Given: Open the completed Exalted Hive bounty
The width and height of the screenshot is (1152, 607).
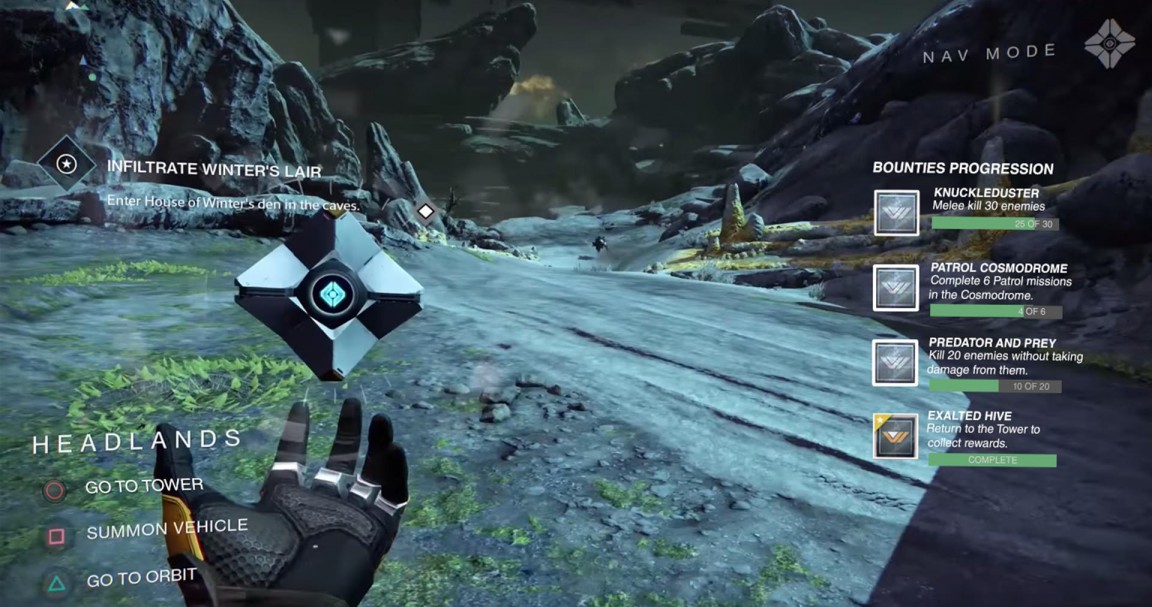Looking at the screenshot, I should 896,436.
